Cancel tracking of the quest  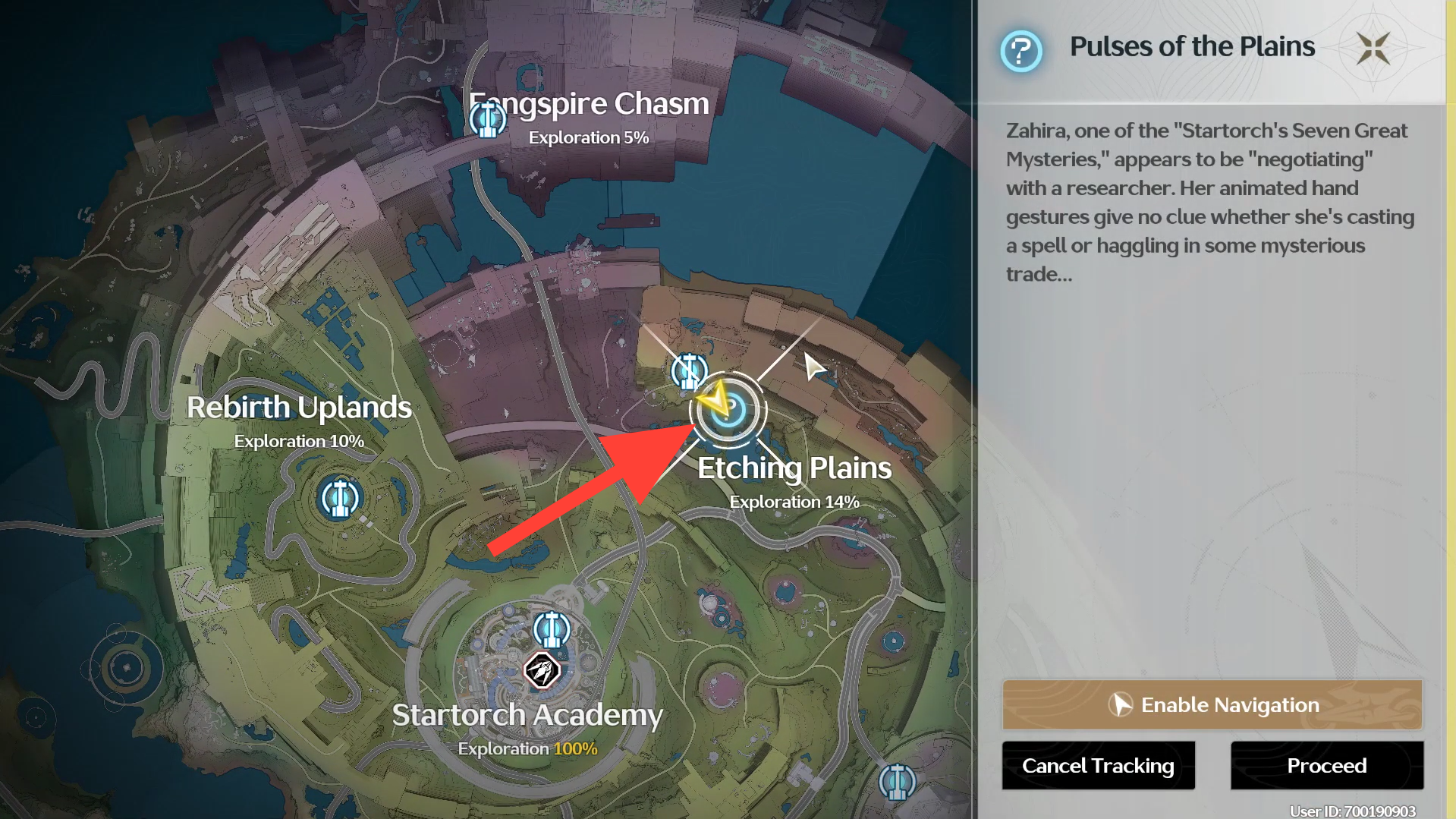(x=1098, y=765)
